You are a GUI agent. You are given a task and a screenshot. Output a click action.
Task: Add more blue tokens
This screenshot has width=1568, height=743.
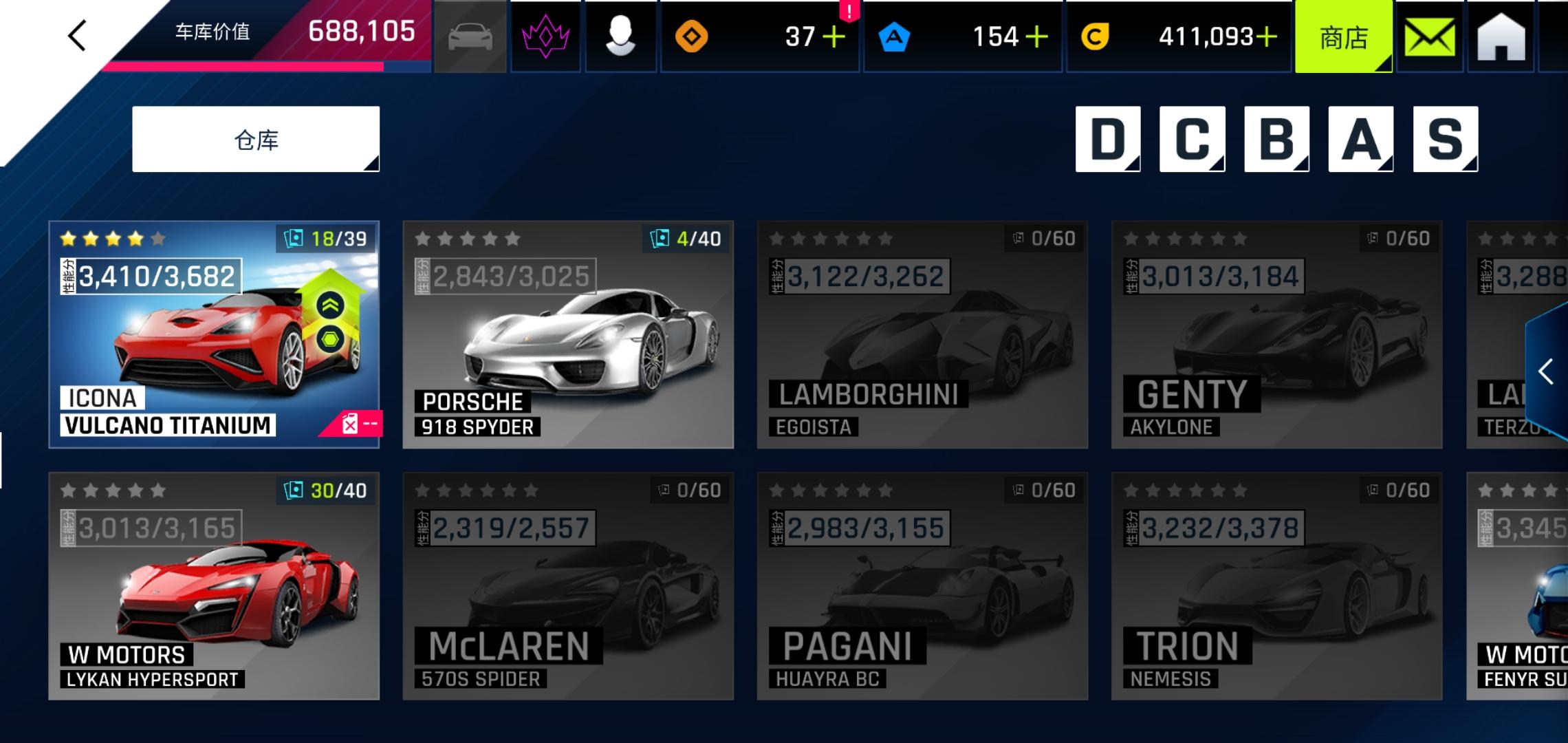[1036, 37]
